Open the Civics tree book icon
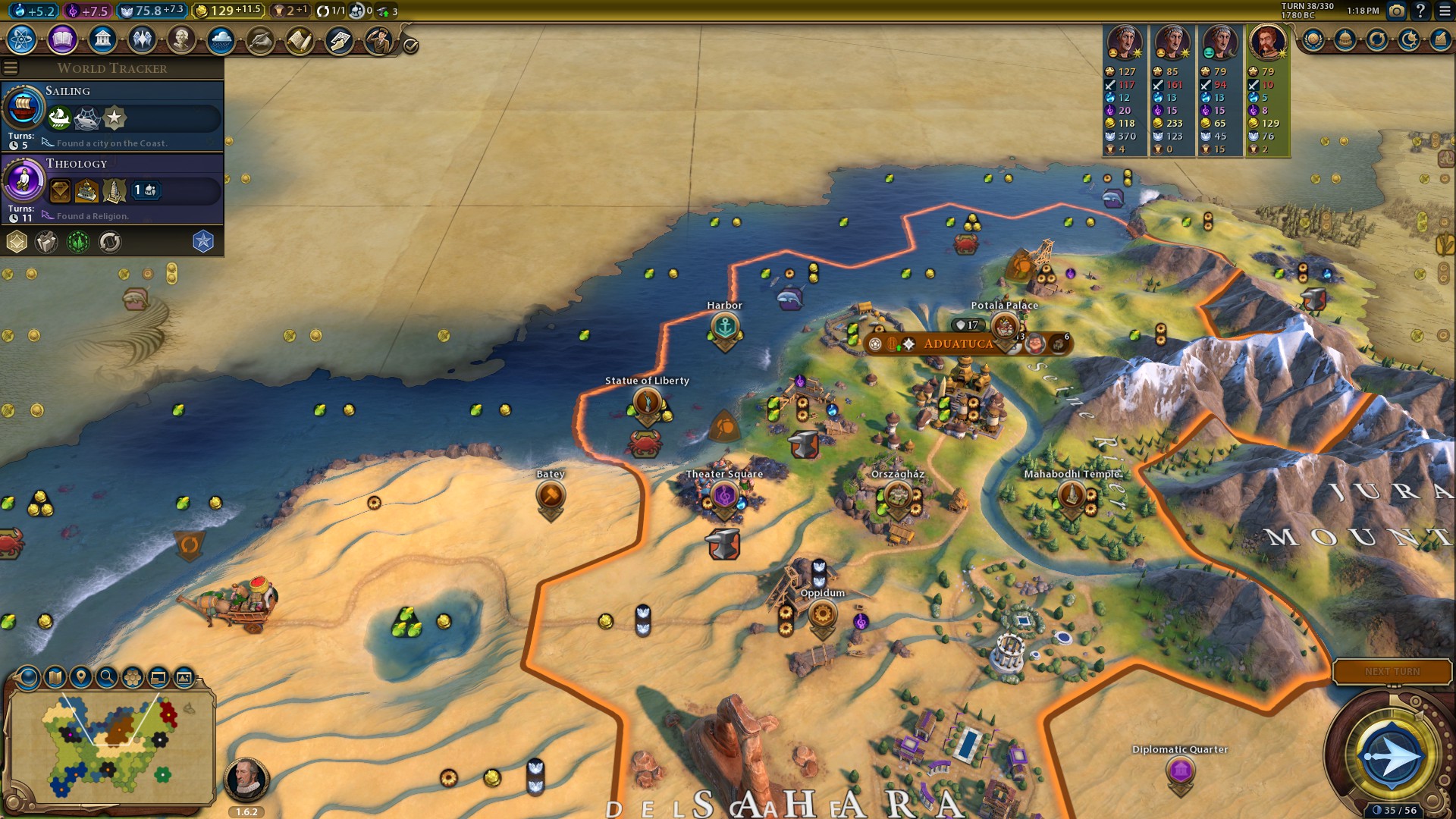Viewport: 1456px width, 819px height. (x=62, y=39)
